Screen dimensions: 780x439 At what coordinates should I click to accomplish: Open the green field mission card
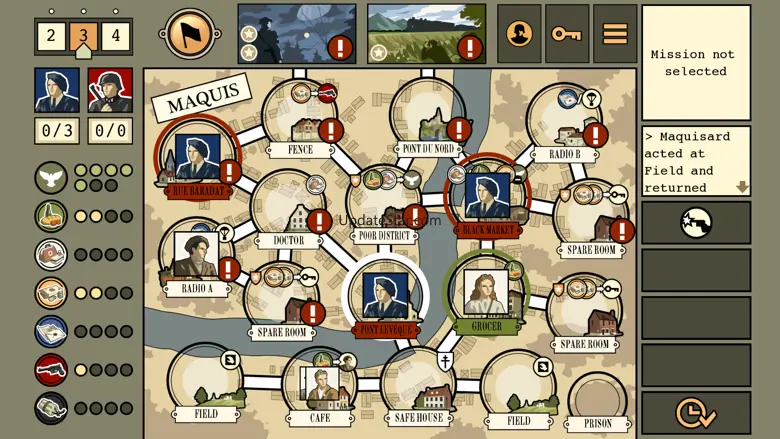pyautogui.click(x=426, y=34)
